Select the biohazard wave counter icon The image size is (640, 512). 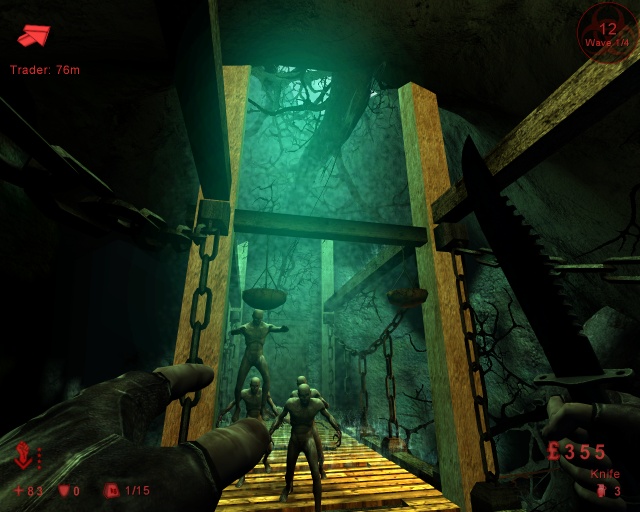607,29
